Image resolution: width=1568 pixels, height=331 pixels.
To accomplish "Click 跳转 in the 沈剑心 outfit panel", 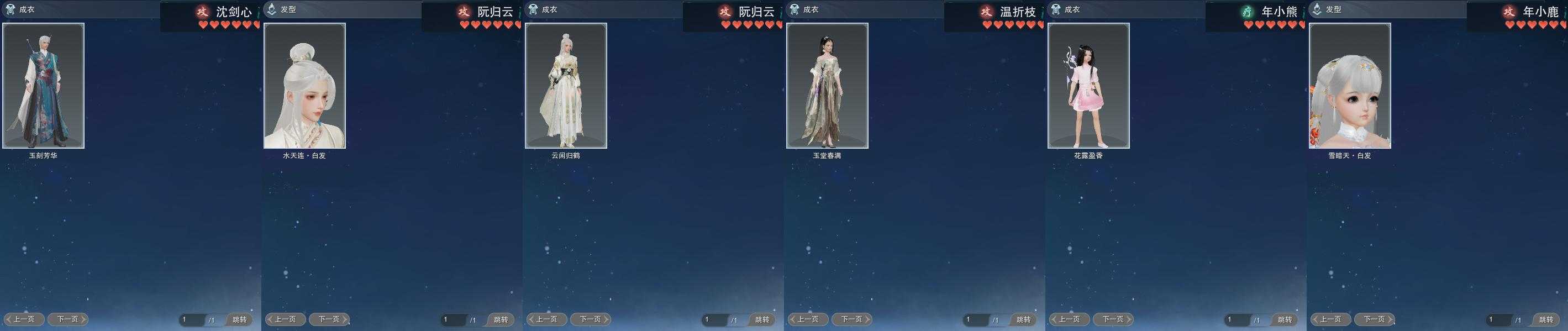I will 239,319.
